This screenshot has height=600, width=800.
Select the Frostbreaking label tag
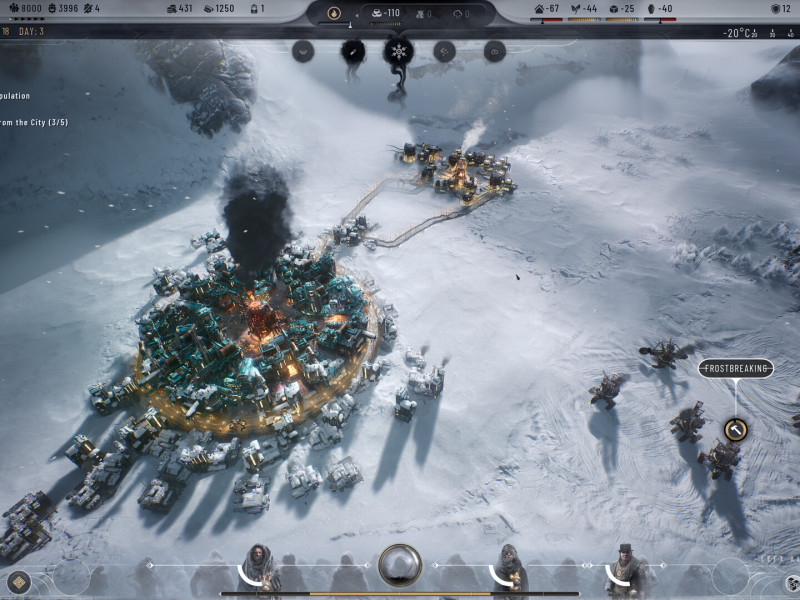736,369
